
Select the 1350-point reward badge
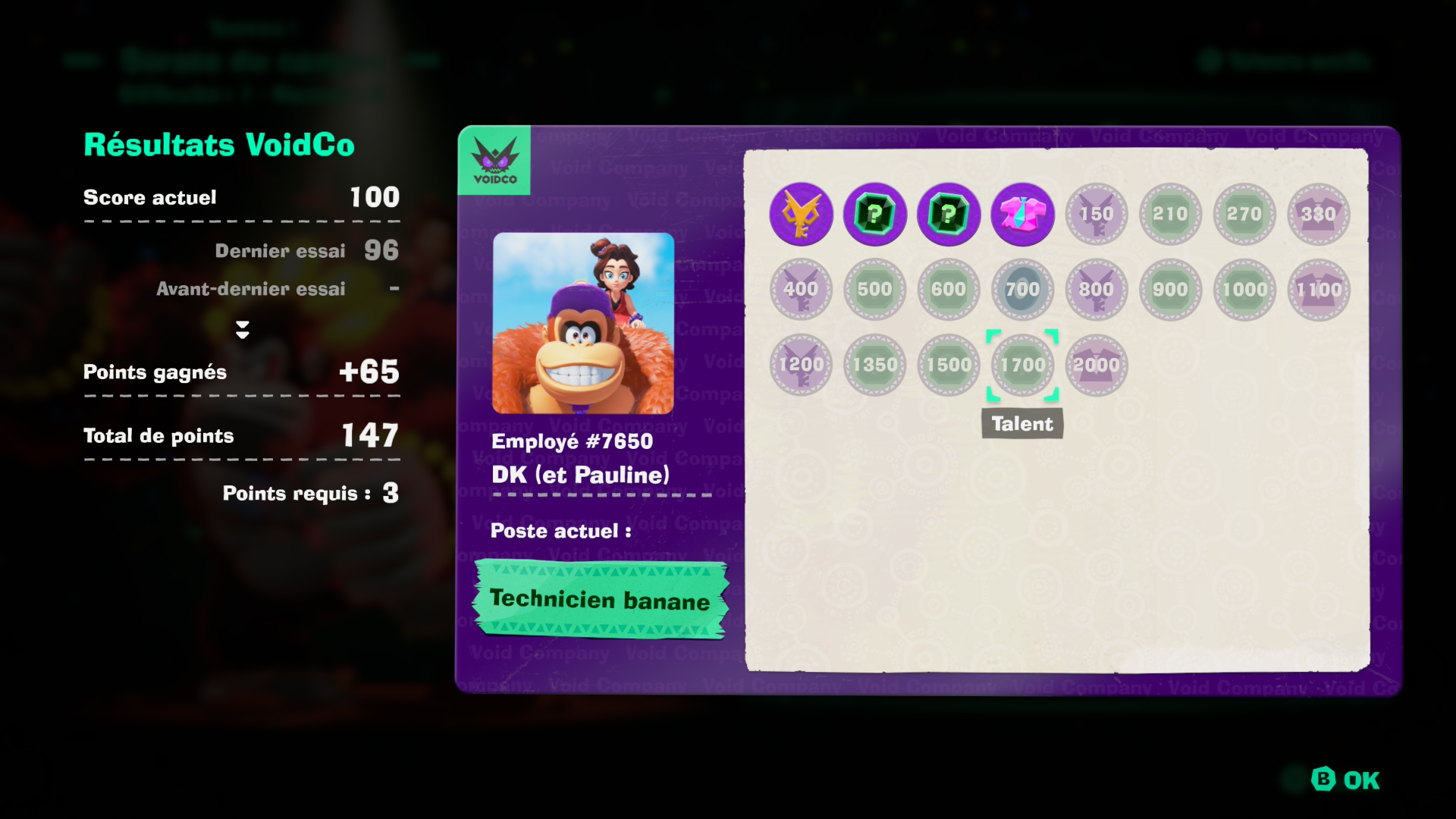click(x=874, y=365)
